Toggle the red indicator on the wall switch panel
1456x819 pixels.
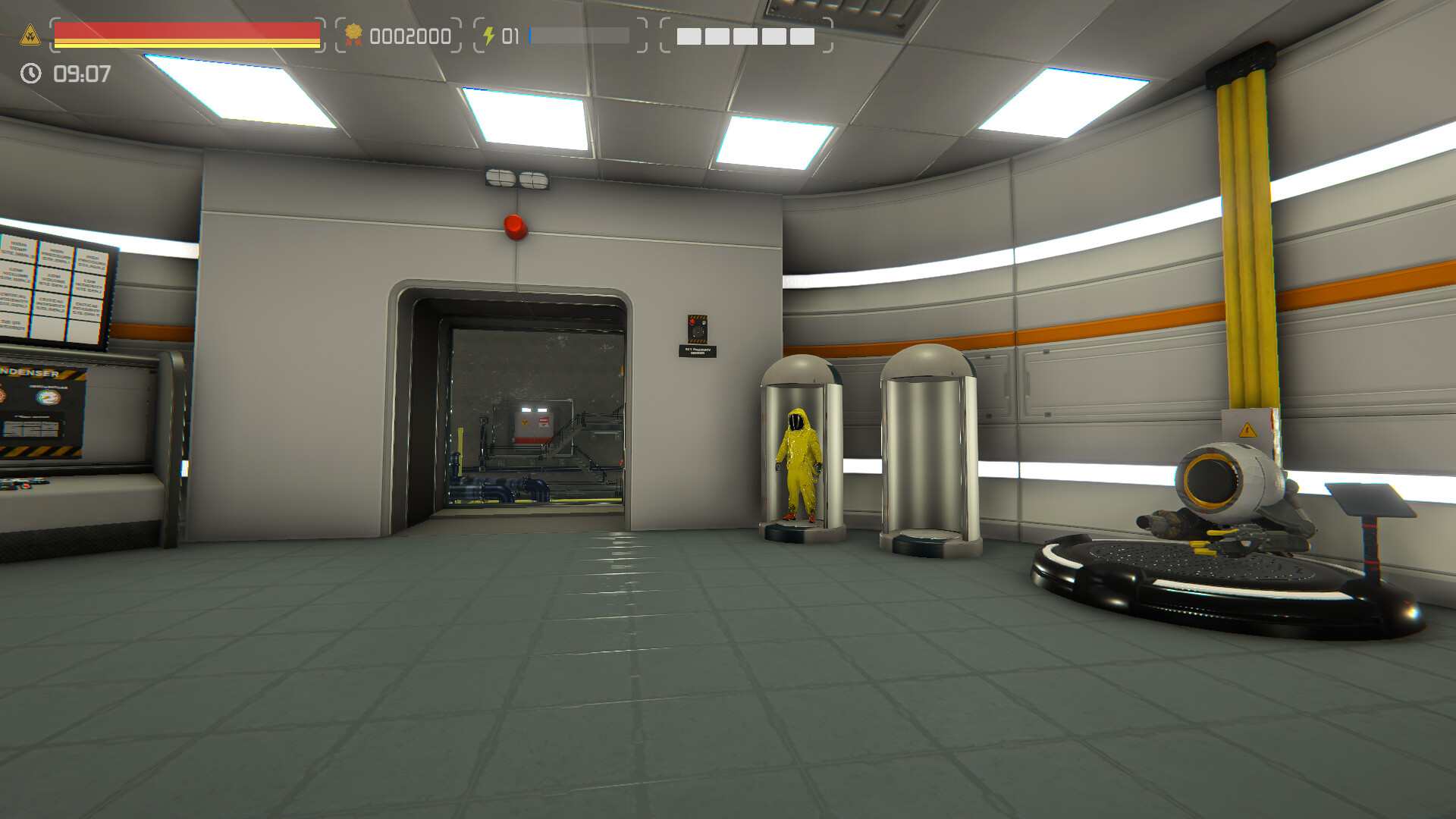tap(692, 322)
